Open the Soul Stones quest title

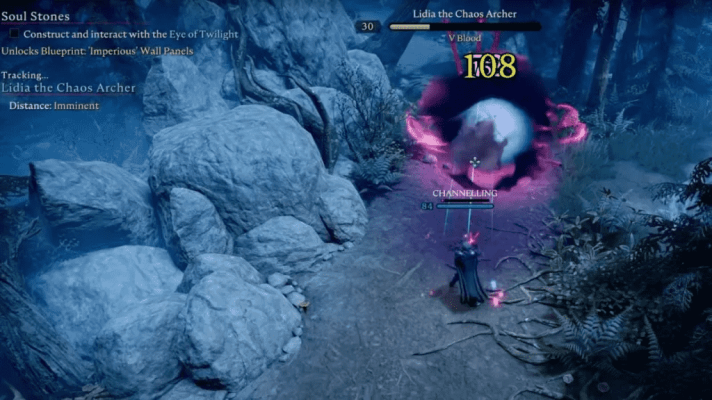pos(35,16)
